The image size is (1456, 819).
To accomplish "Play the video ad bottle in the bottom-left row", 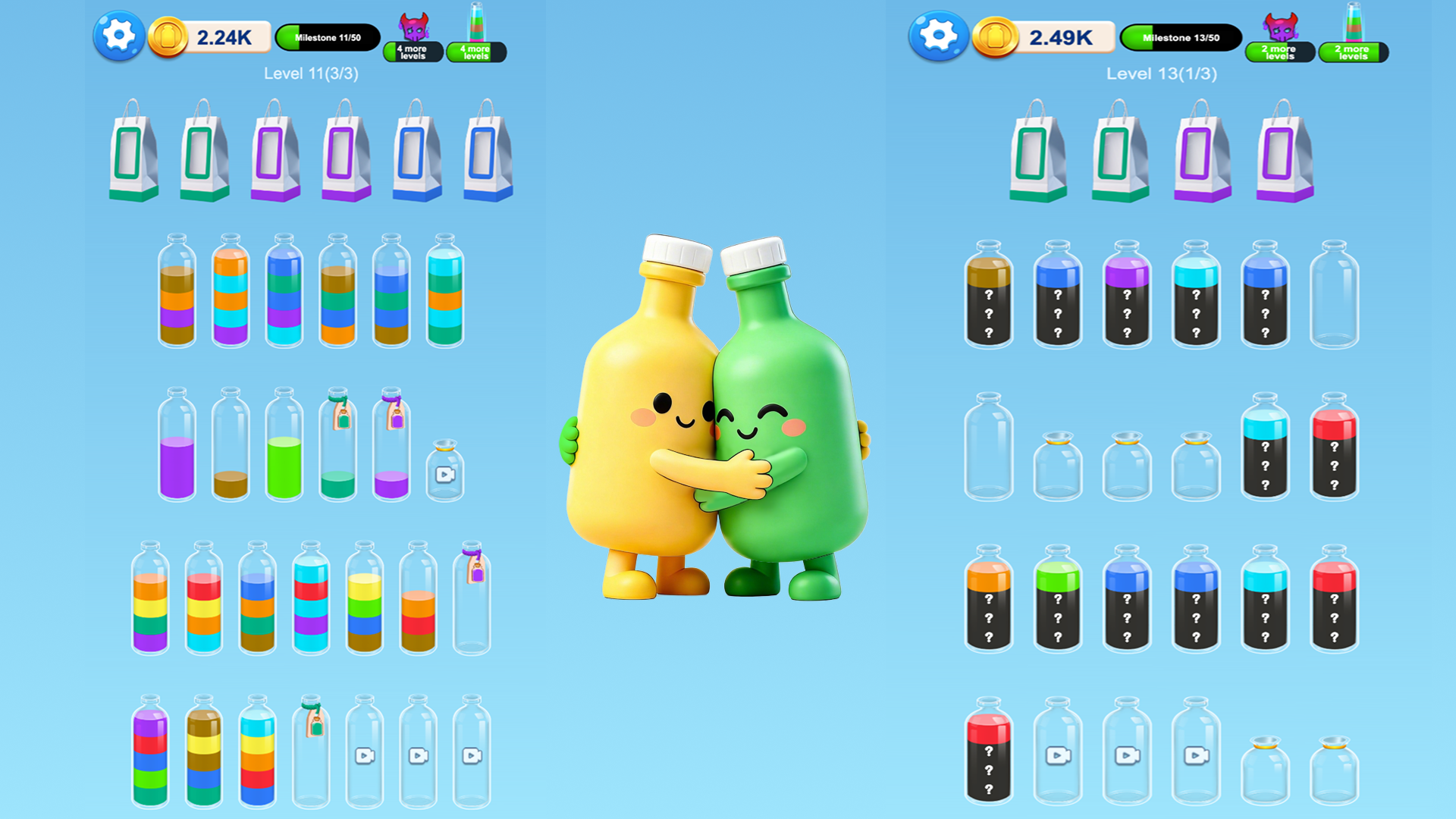I will click(x=365, y=755).
